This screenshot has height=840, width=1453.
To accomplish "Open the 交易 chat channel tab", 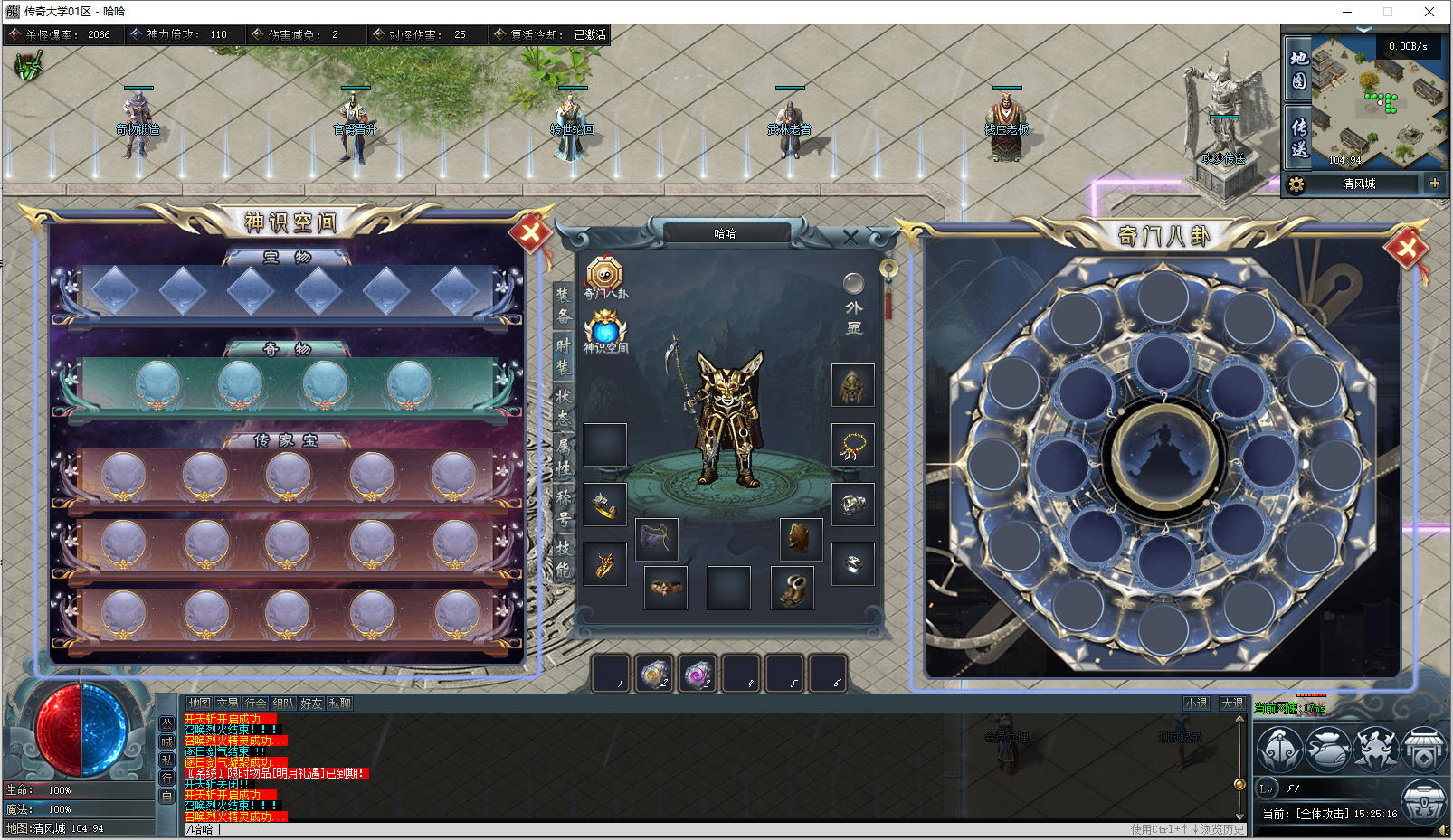I will [227, 703].
